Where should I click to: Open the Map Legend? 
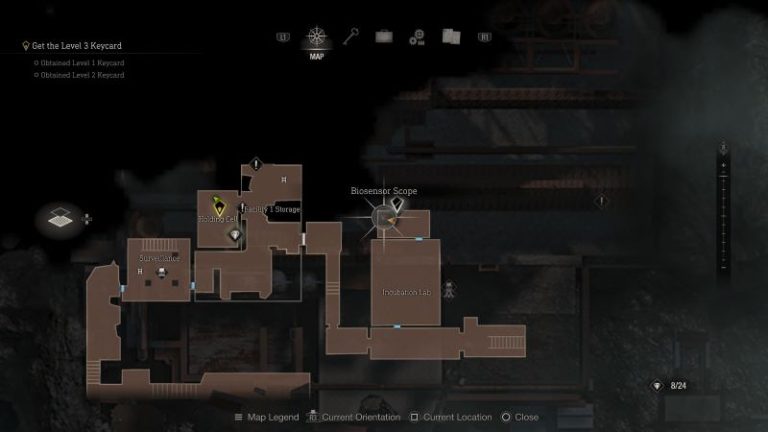(x=269, y=417)
